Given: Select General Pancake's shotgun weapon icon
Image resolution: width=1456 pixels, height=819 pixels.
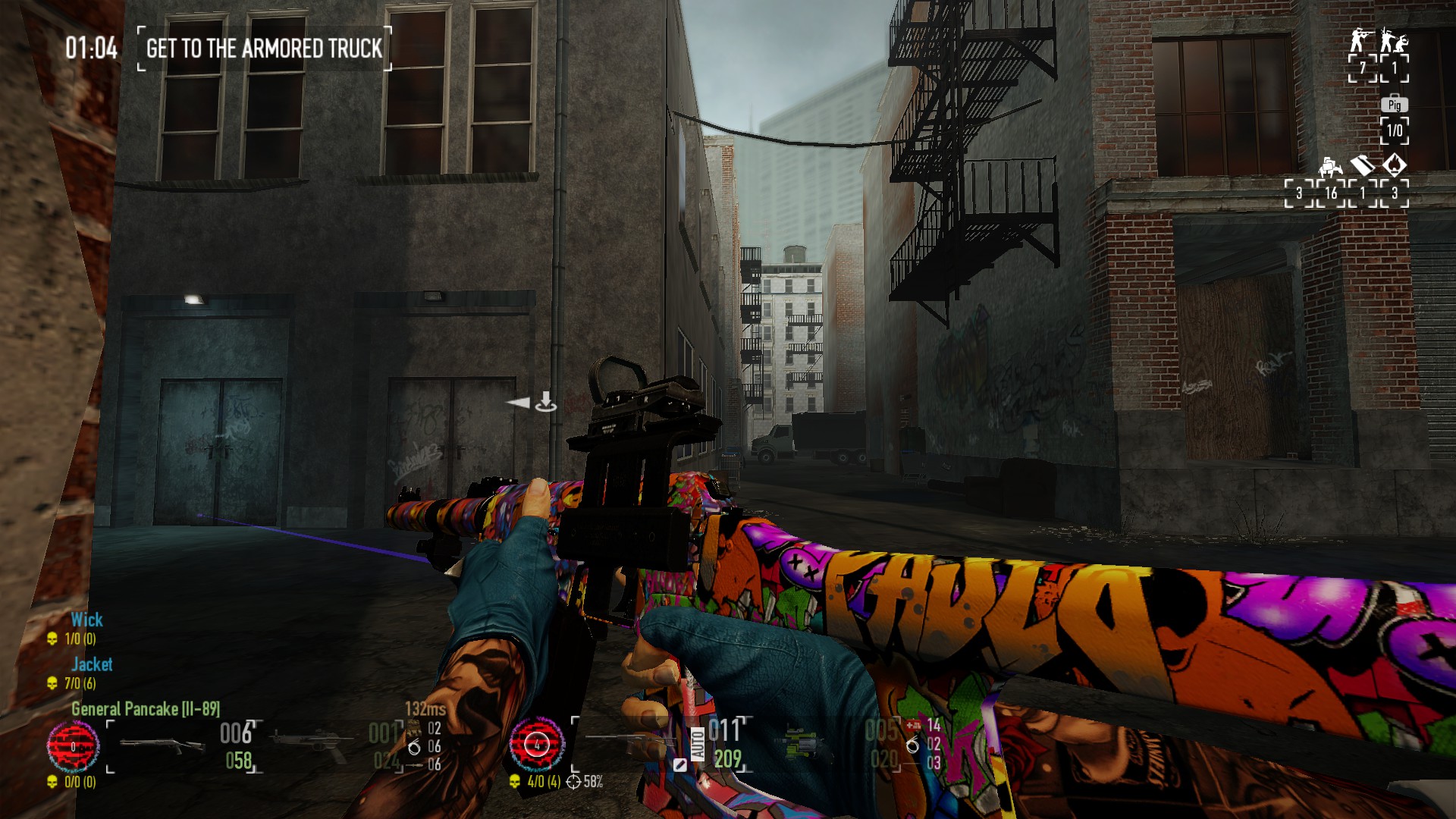Looking at the screenshot, I should pyautogui.click(x=162, y=745).
